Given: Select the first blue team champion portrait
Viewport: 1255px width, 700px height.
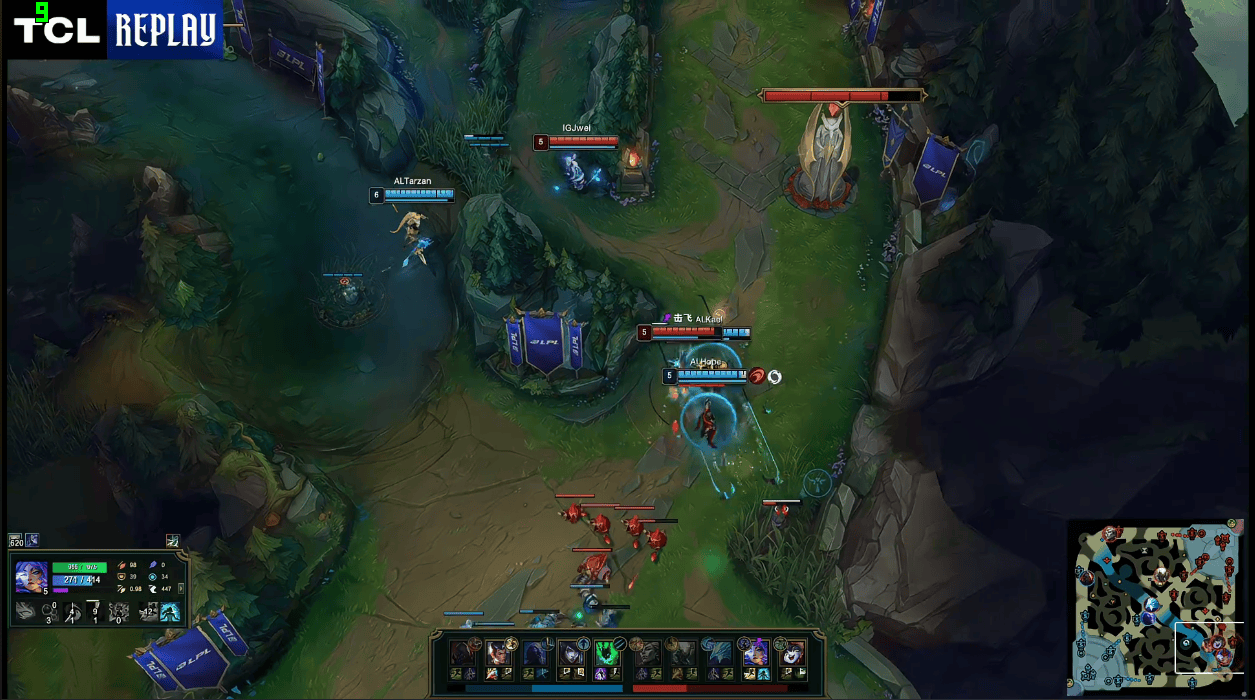Looking at the screenshot, I should point(462,654).
